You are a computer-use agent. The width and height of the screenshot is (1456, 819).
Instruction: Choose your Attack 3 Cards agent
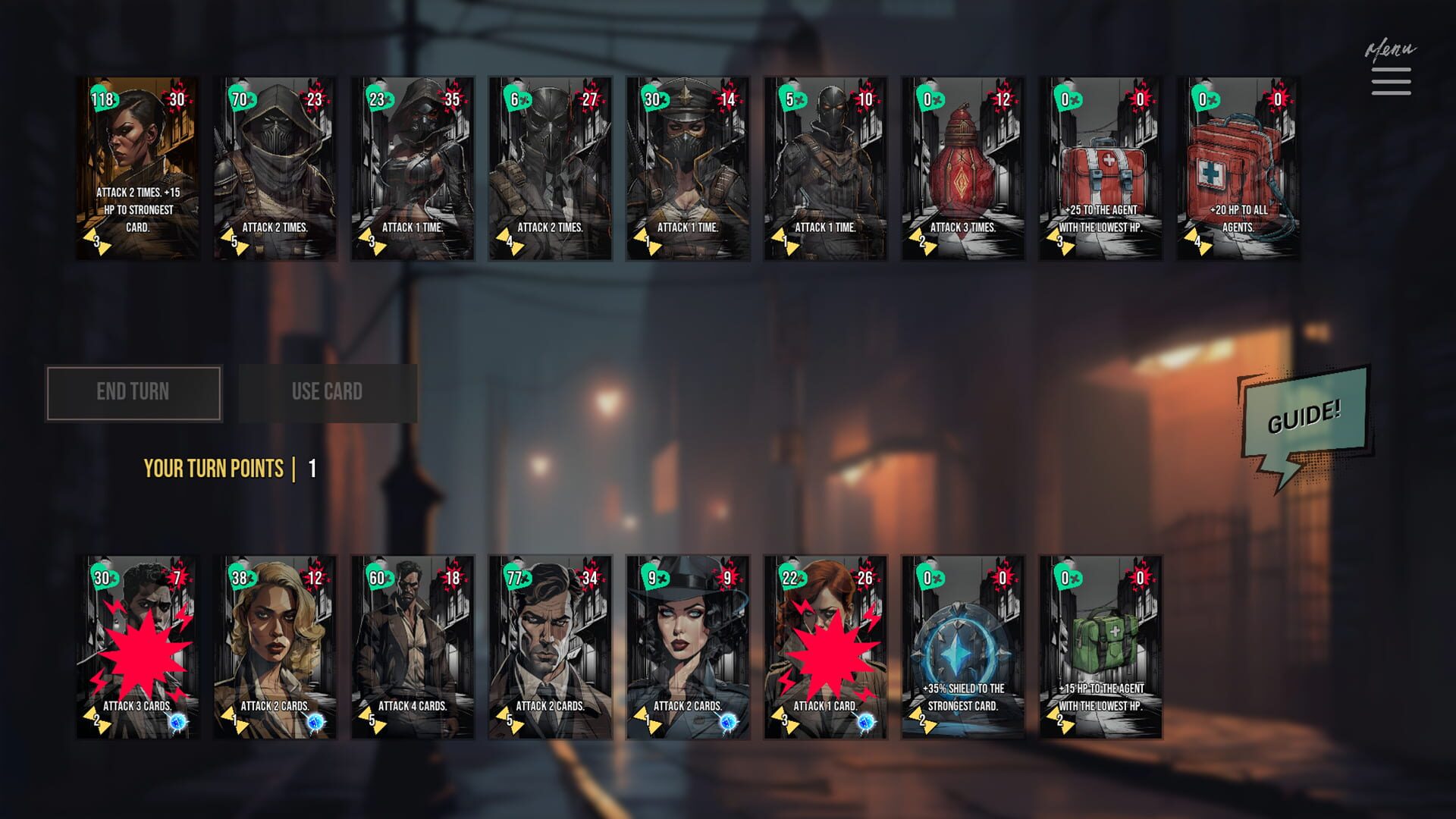pyautogui.click(x=138, y=647)
